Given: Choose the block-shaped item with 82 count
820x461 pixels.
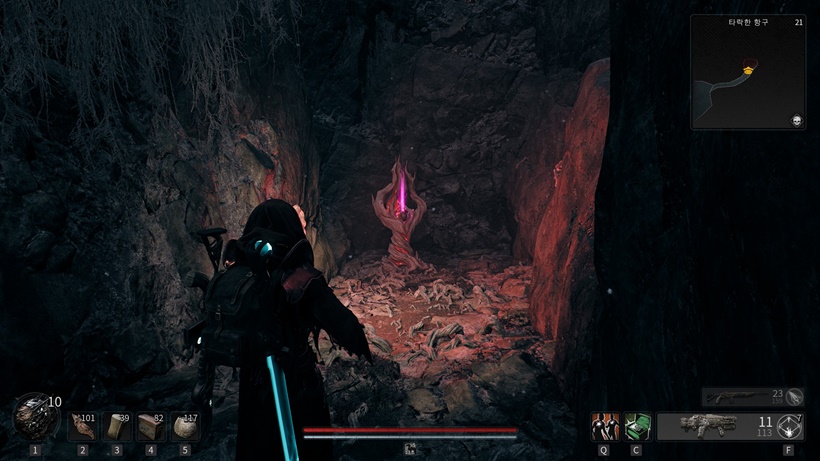Looking at the screenshot, I should (x=151, y=427).
